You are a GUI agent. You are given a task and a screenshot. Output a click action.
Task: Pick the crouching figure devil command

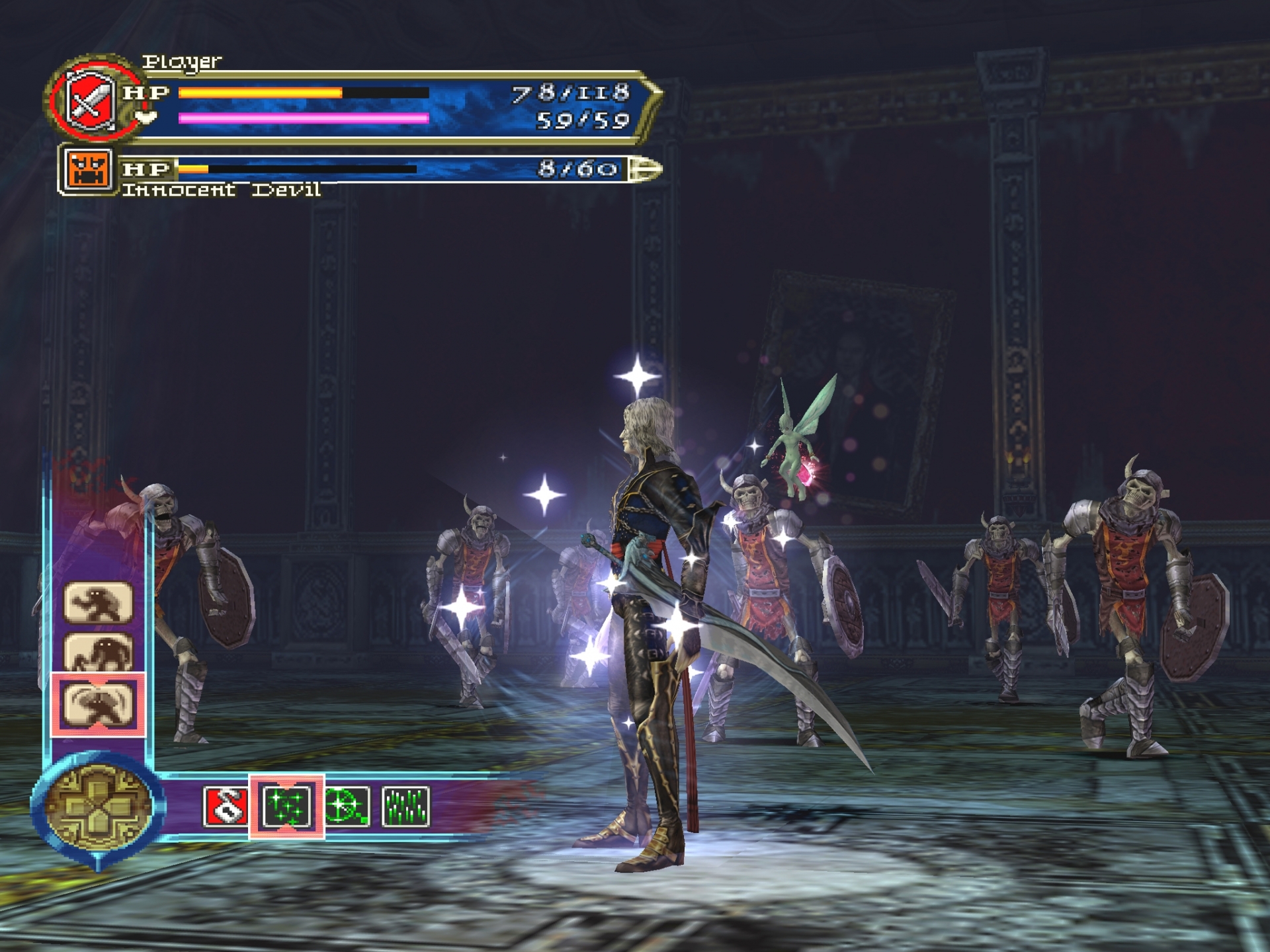pos(99,653)
